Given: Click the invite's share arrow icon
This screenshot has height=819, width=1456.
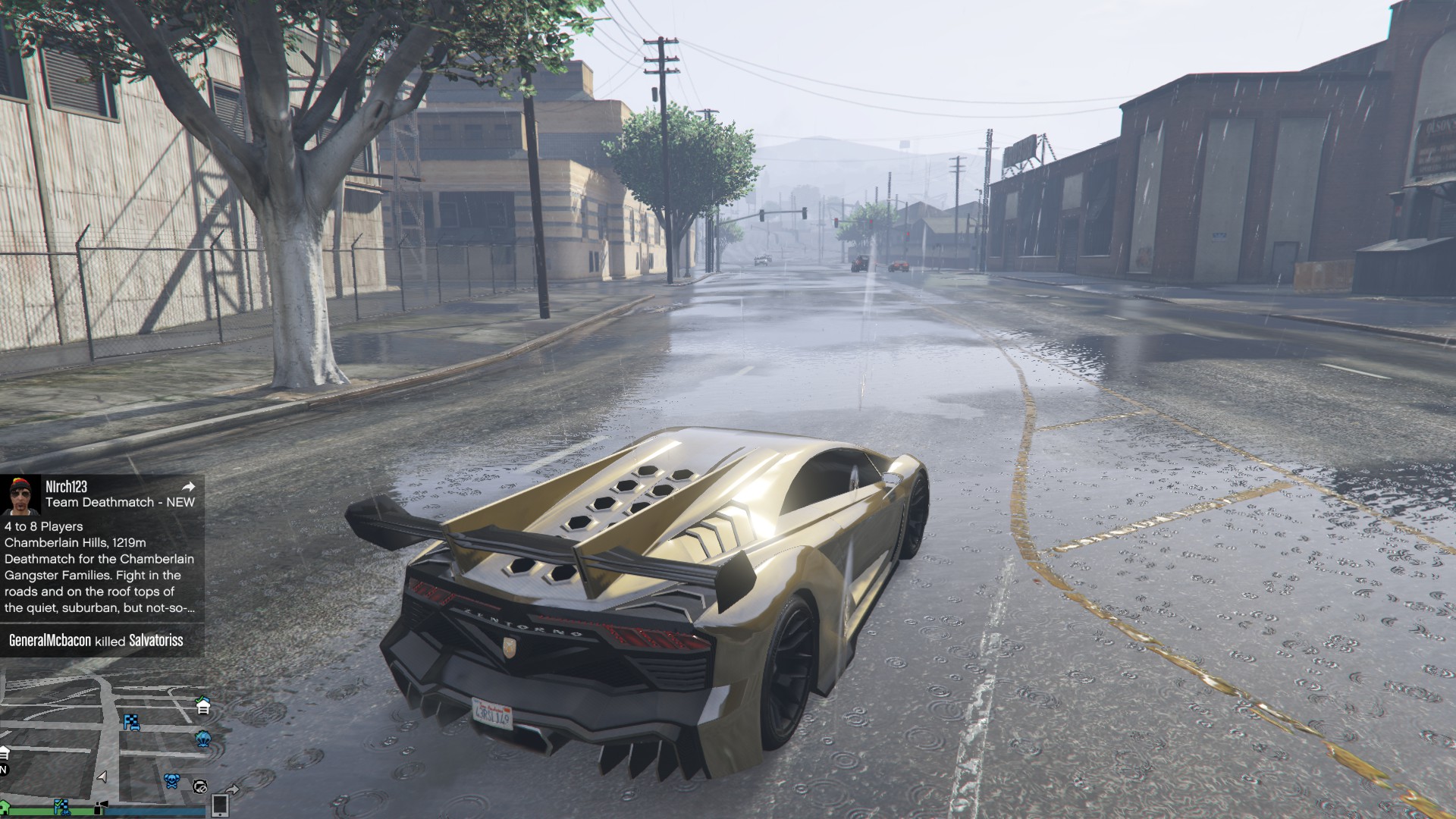Looking at the screenshot, I should (x=189, y=487).
